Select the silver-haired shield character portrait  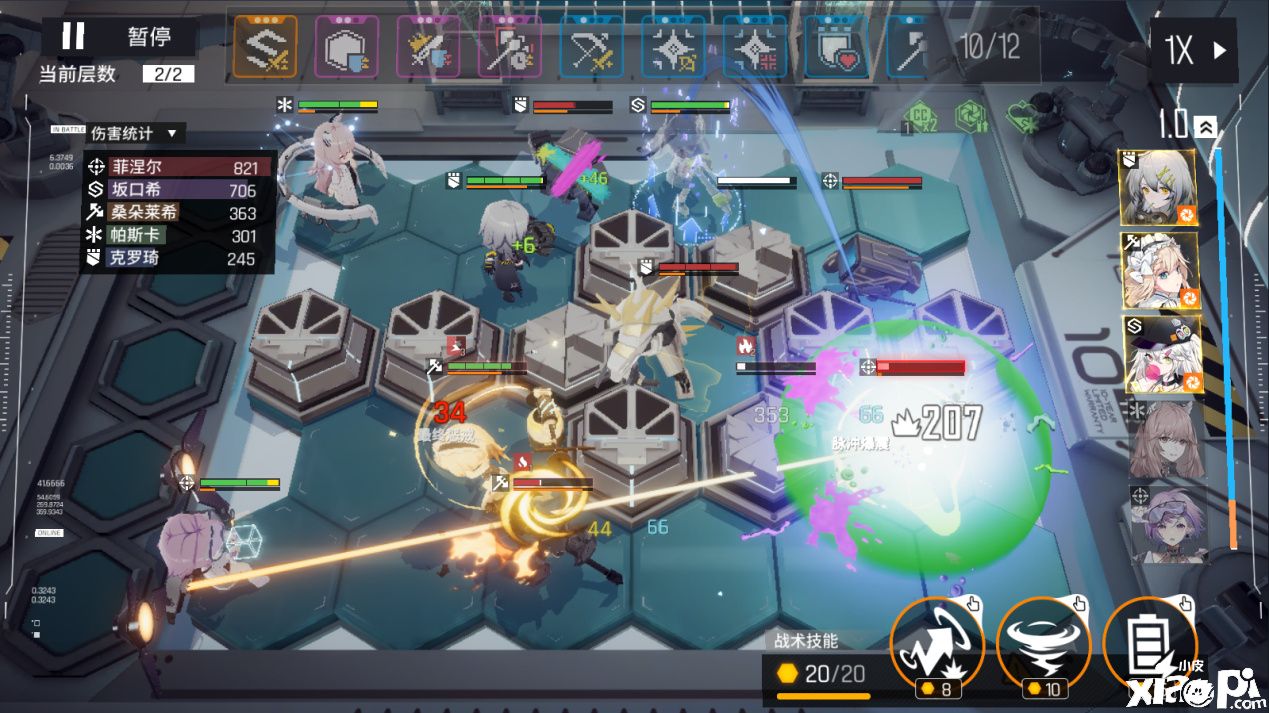1158,189
